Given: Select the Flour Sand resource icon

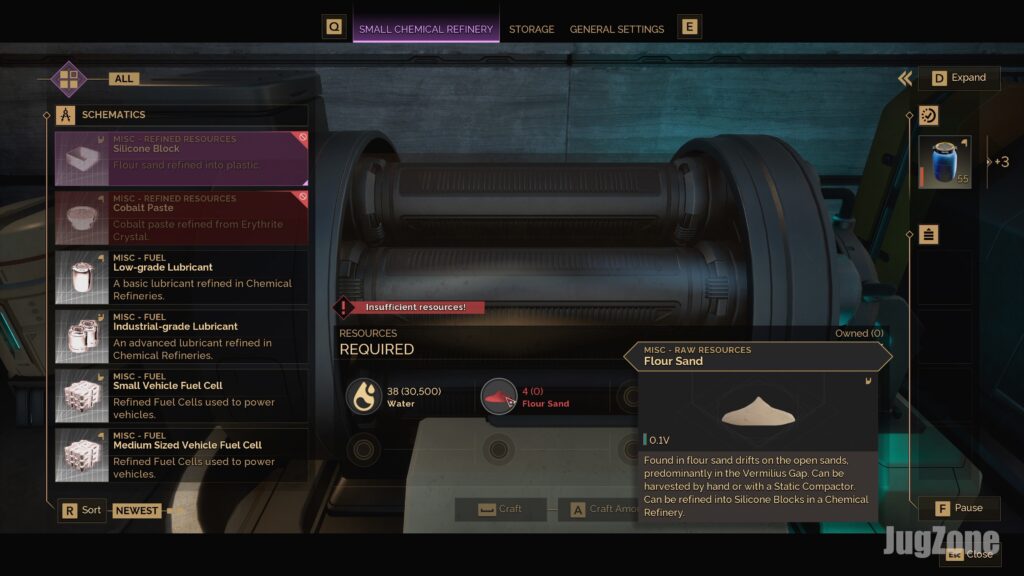Looking at the screenshot, I should [x=498, y=396].
